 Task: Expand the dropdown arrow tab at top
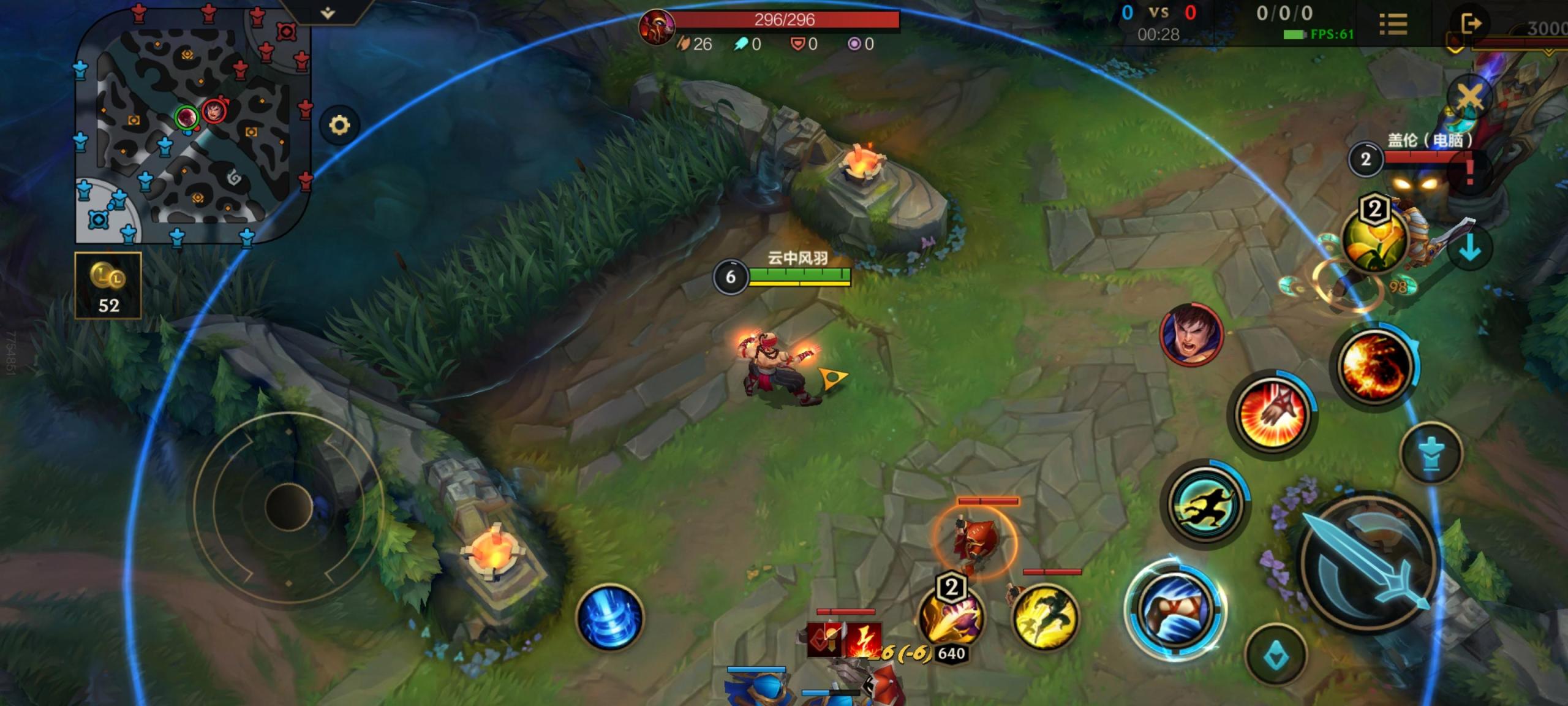point(328,12)
